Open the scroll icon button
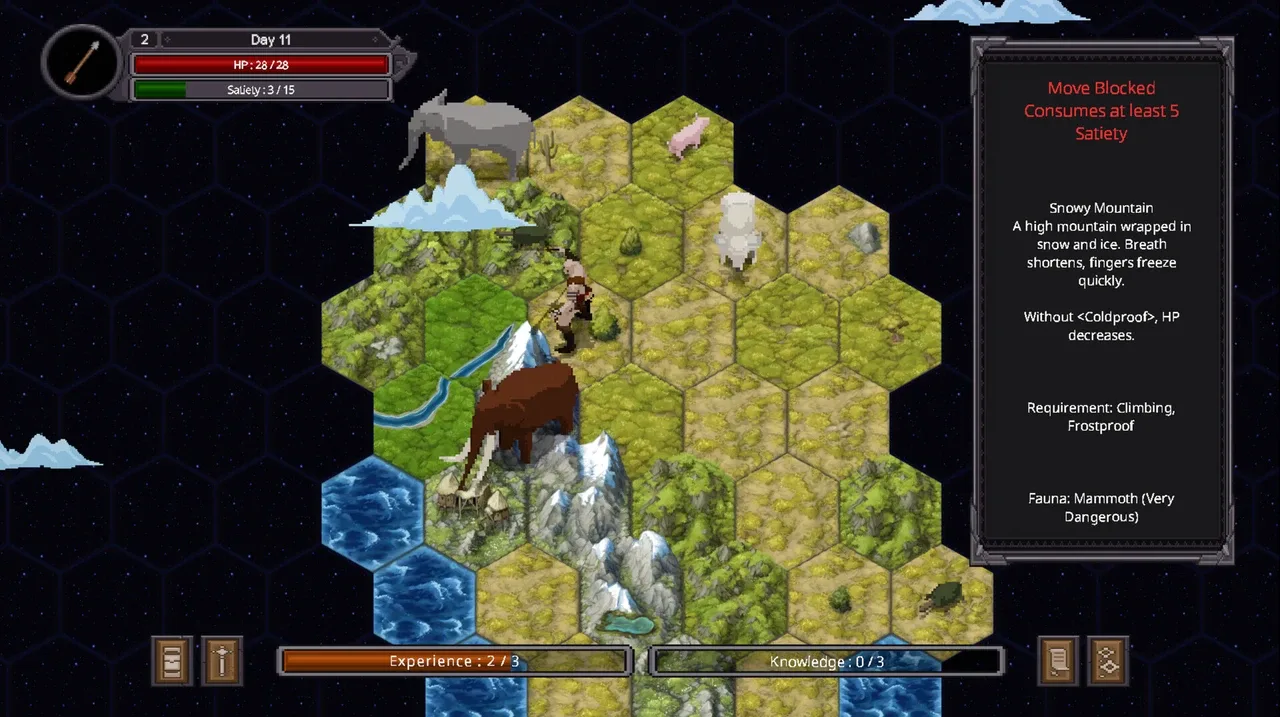This screenshot has width=1280, height=717. [x=1058, y=661]
